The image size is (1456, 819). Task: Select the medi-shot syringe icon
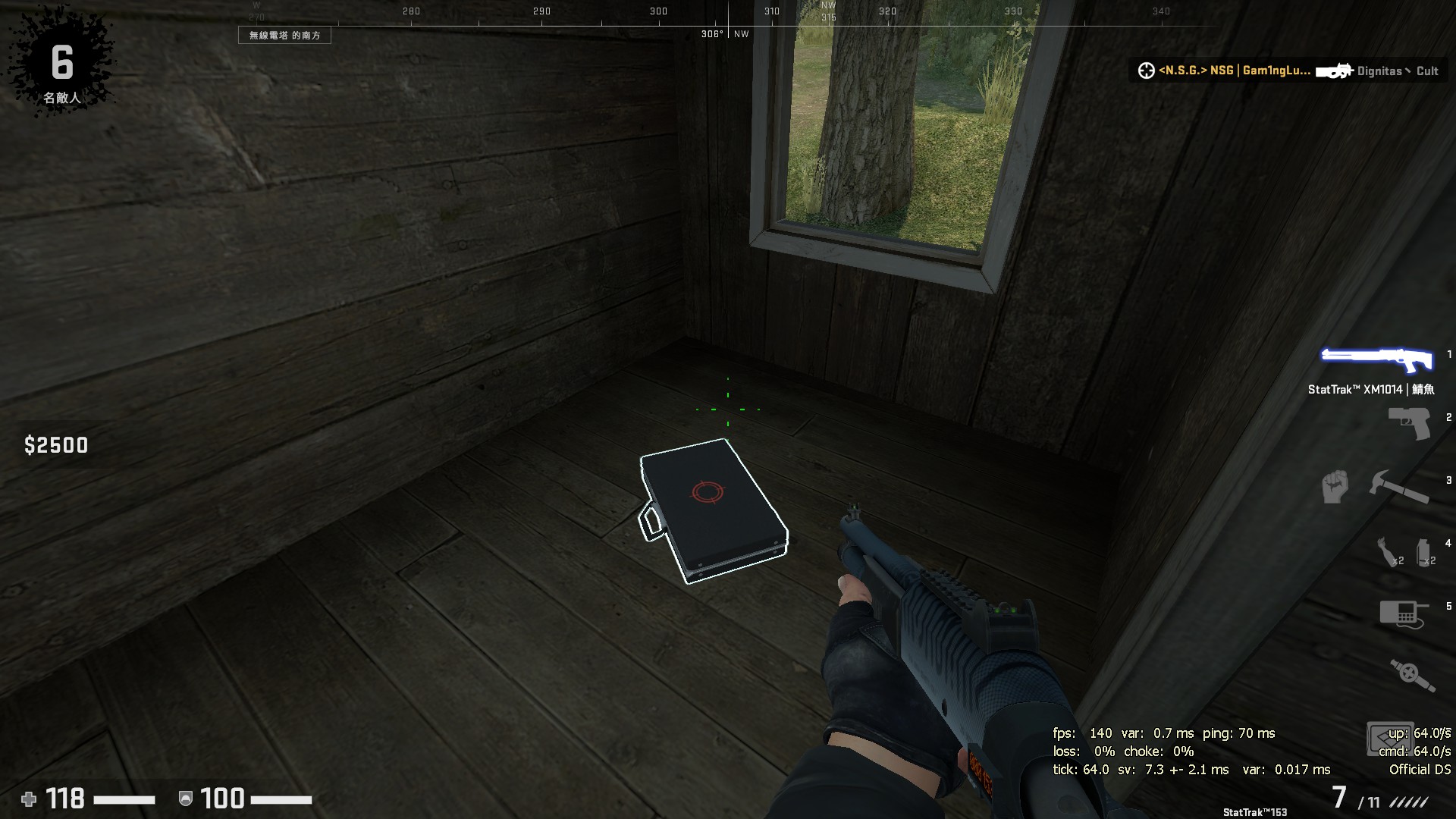coord(1412,675)
